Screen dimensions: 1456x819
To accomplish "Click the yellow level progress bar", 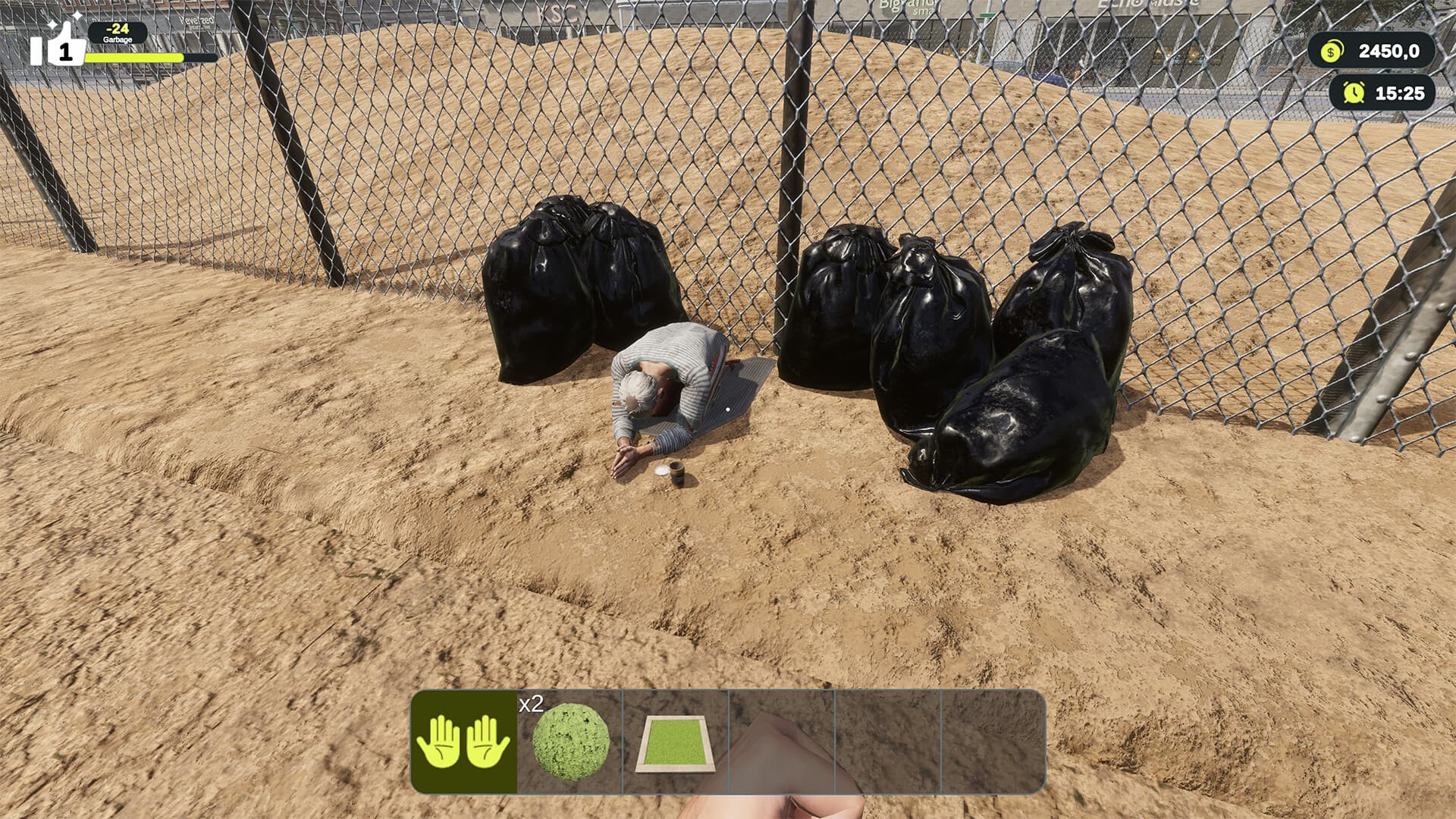I will 133,58.
